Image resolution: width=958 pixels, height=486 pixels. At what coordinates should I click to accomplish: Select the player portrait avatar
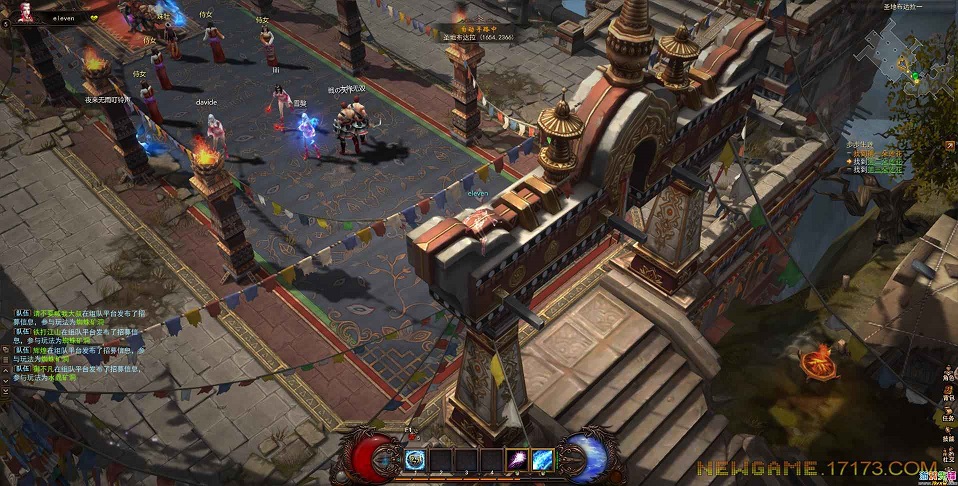(x=22, y=11)
